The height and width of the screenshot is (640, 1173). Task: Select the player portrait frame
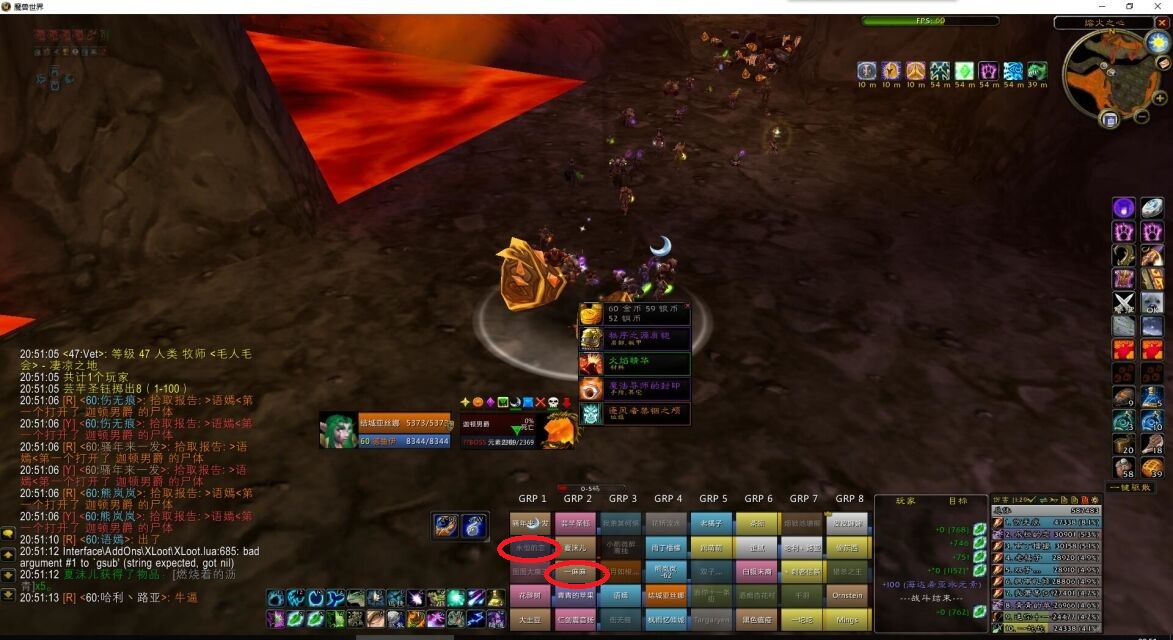pyautogui.click(x=338, y=430)
